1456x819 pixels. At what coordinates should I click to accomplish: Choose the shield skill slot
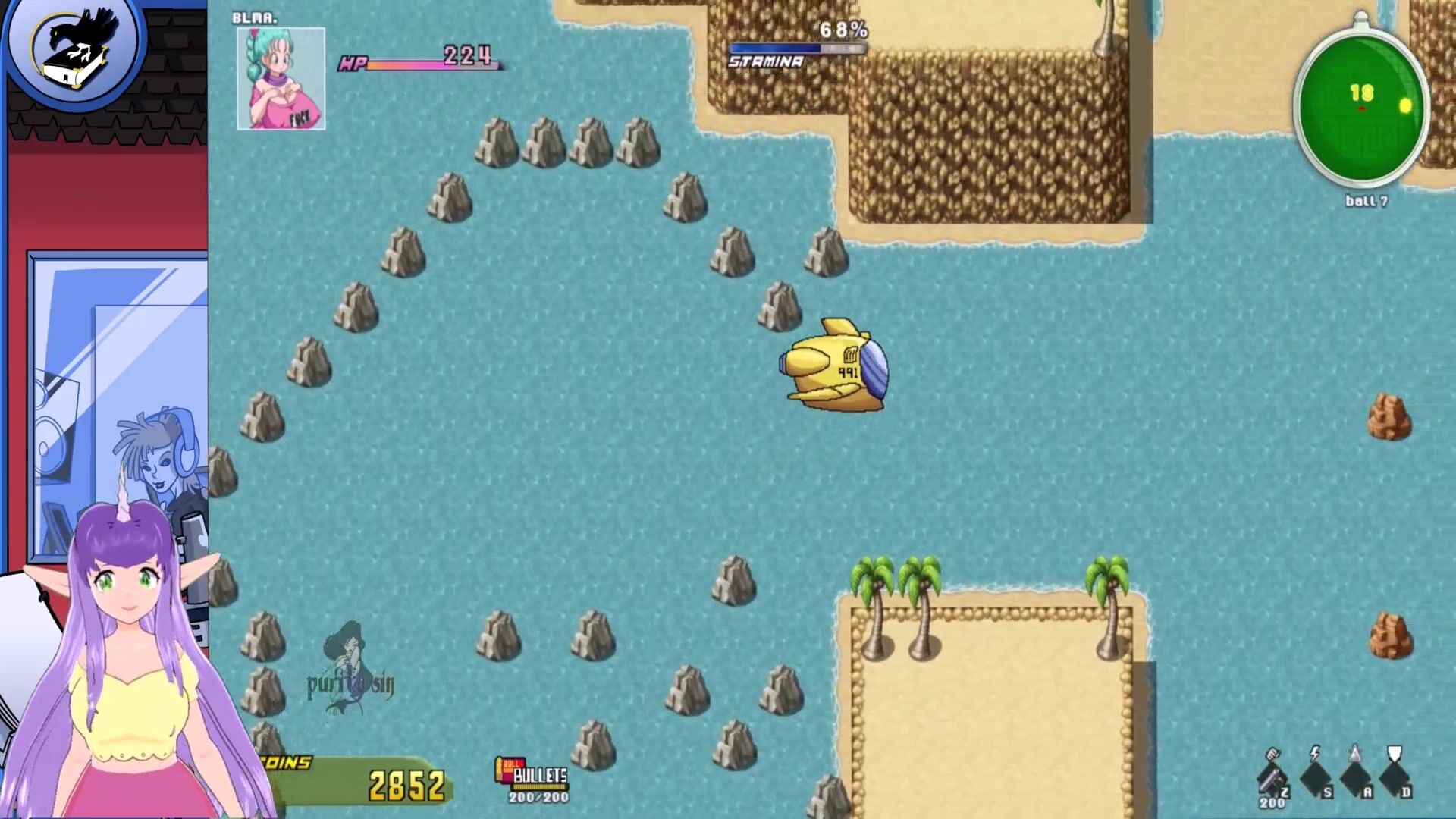(x=1394, y=773)
